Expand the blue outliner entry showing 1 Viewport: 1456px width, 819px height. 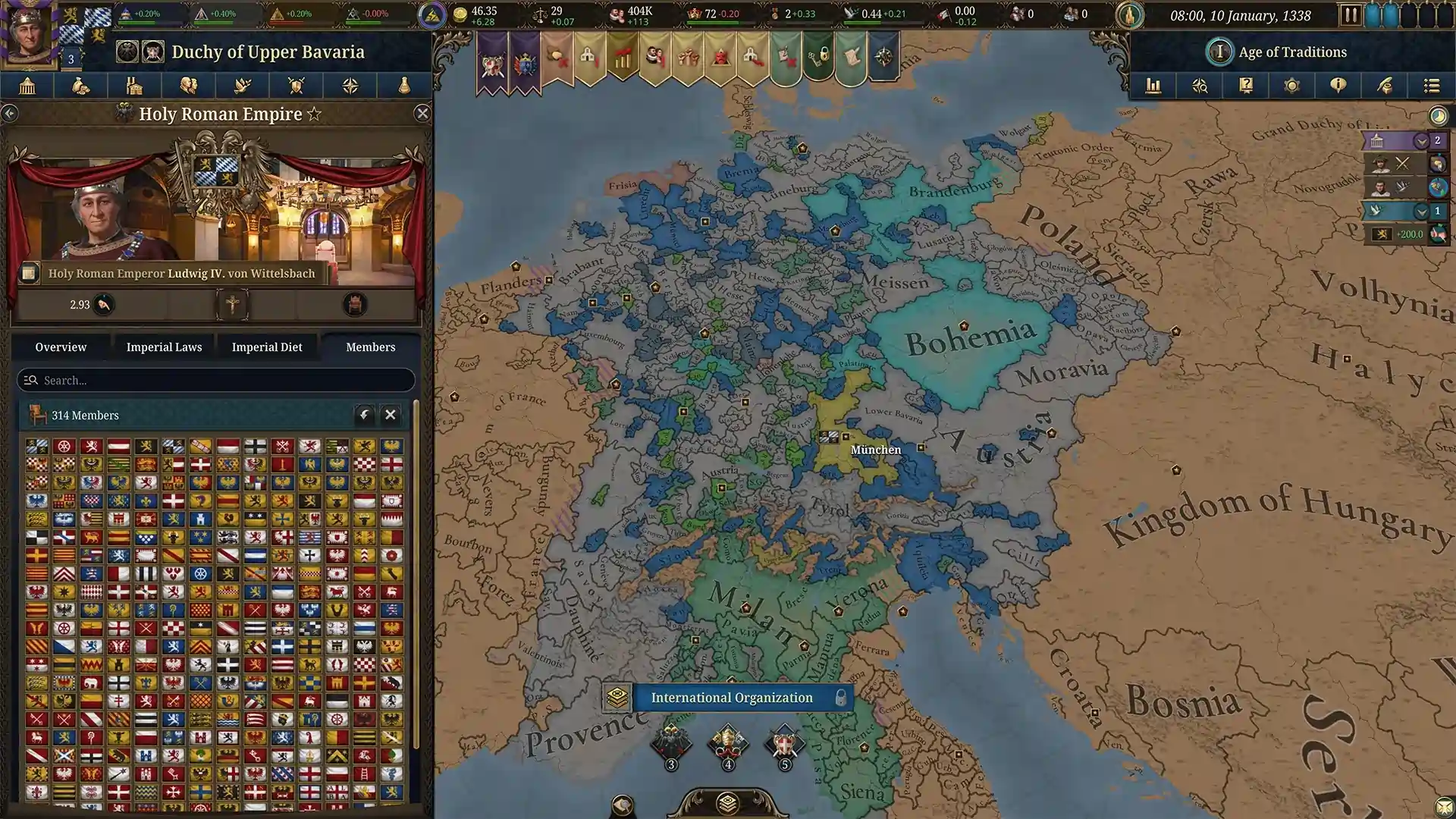[1423, 210]
